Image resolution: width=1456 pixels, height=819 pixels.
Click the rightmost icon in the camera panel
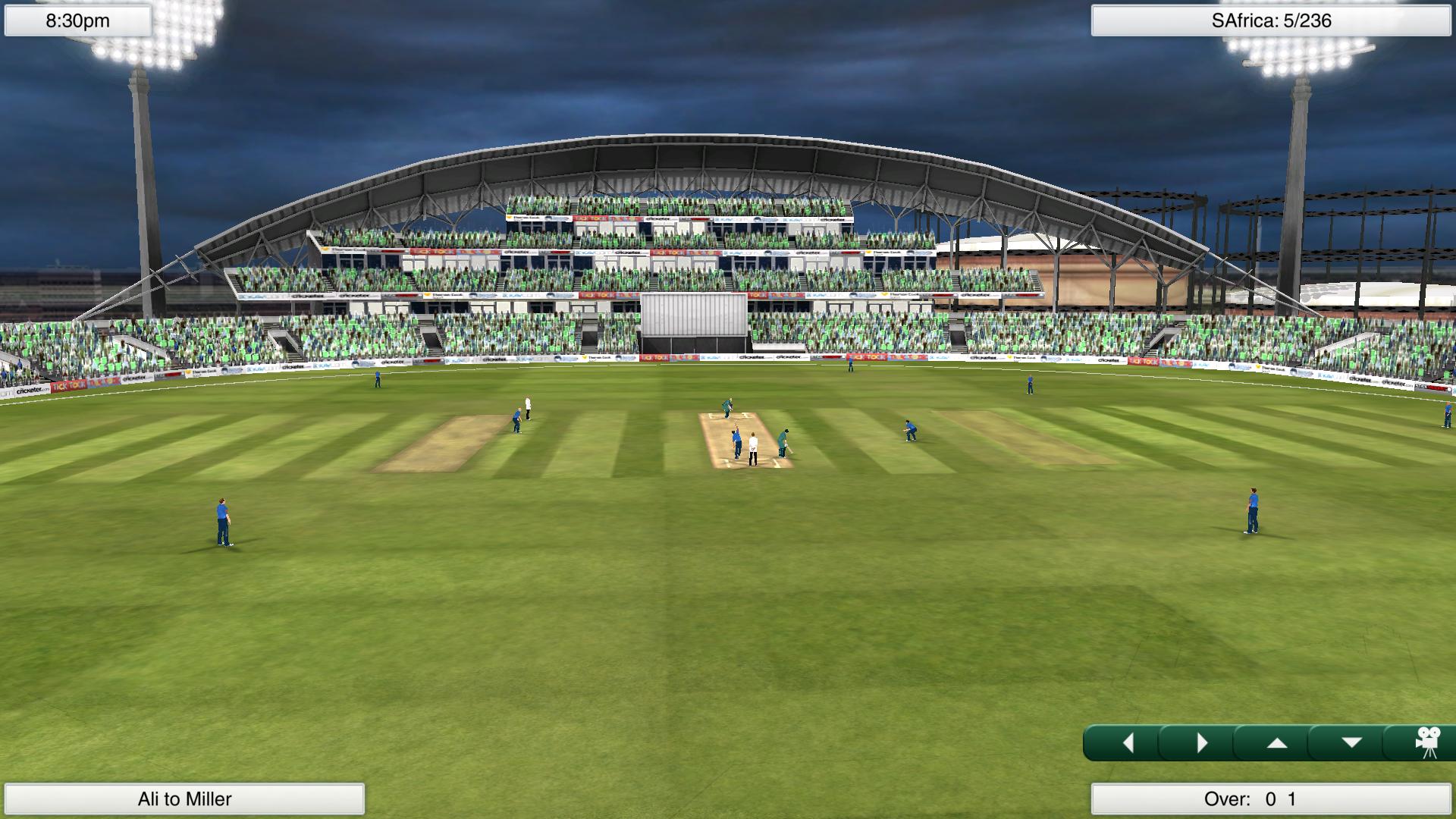point(1429,742)
